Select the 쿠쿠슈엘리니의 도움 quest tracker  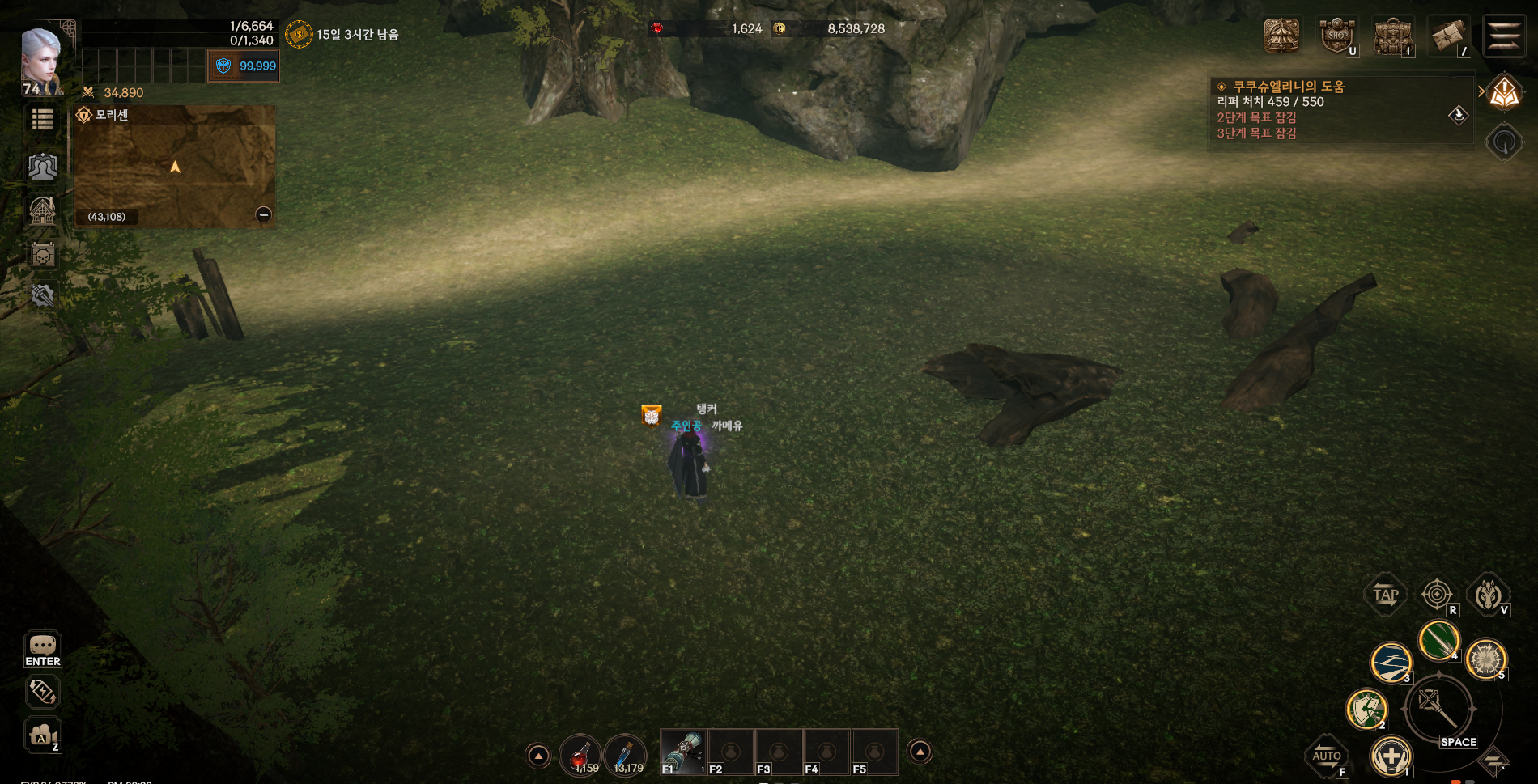pos(1288,87)
